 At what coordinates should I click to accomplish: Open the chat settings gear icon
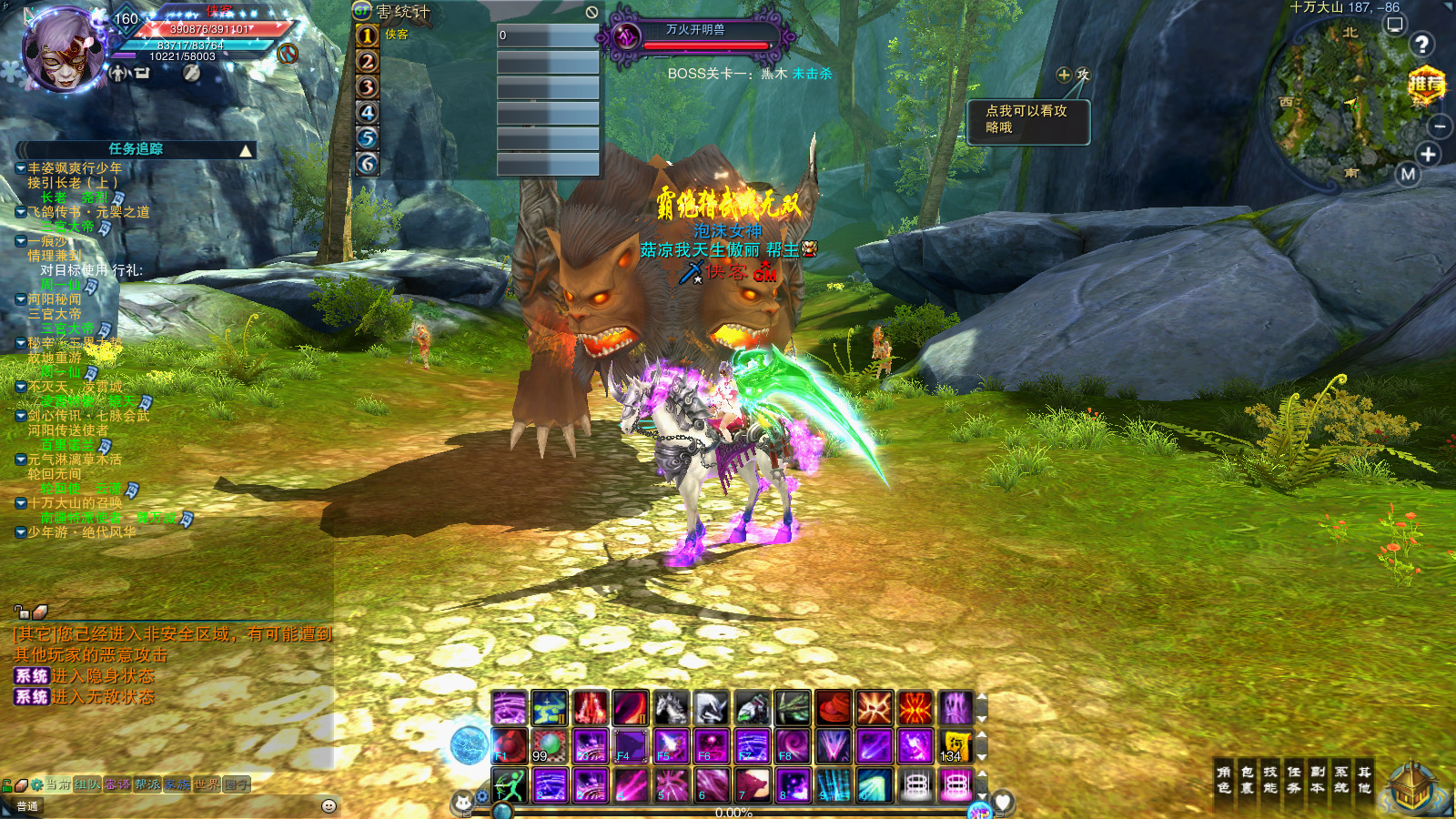[37, 784]
